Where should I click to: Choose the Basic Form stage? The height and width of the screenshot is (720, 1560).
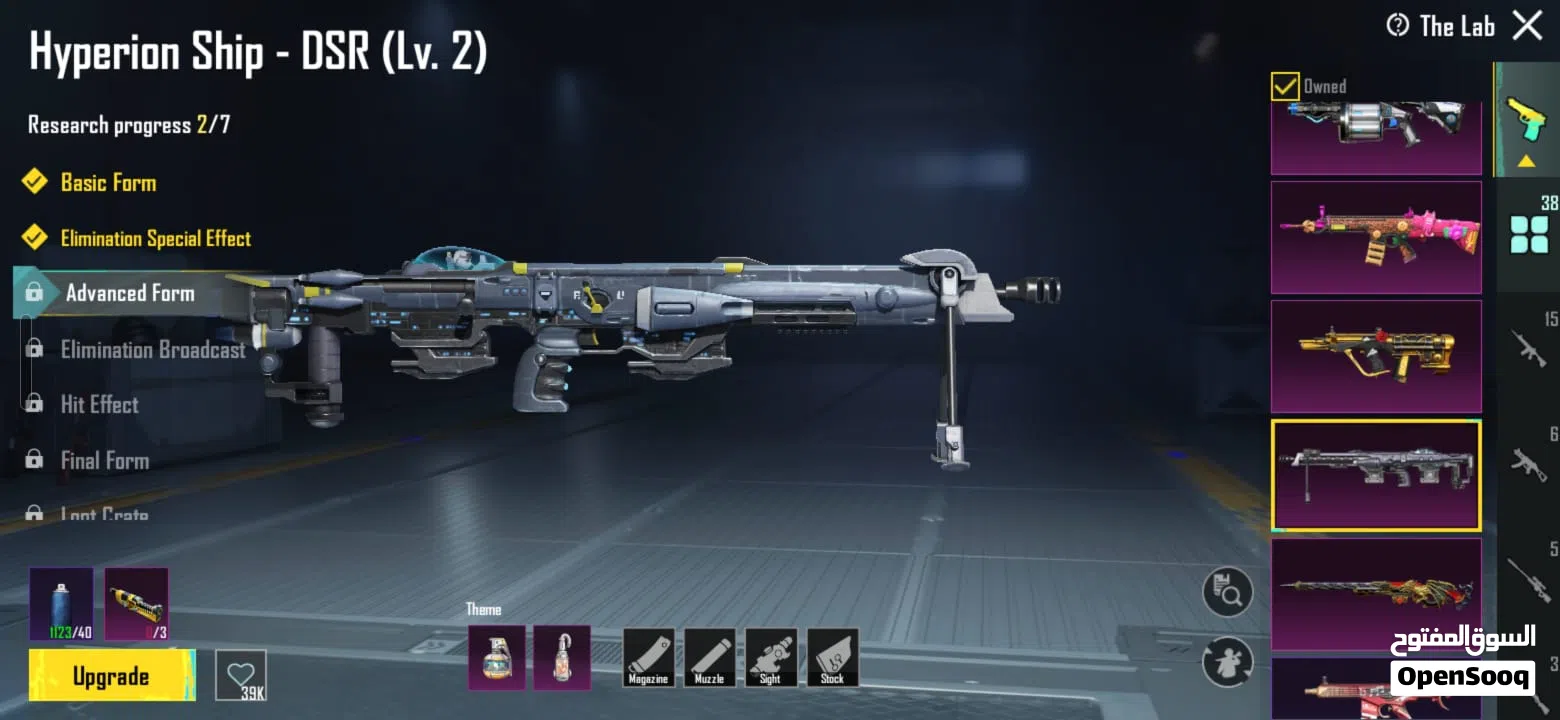[108, 183]
